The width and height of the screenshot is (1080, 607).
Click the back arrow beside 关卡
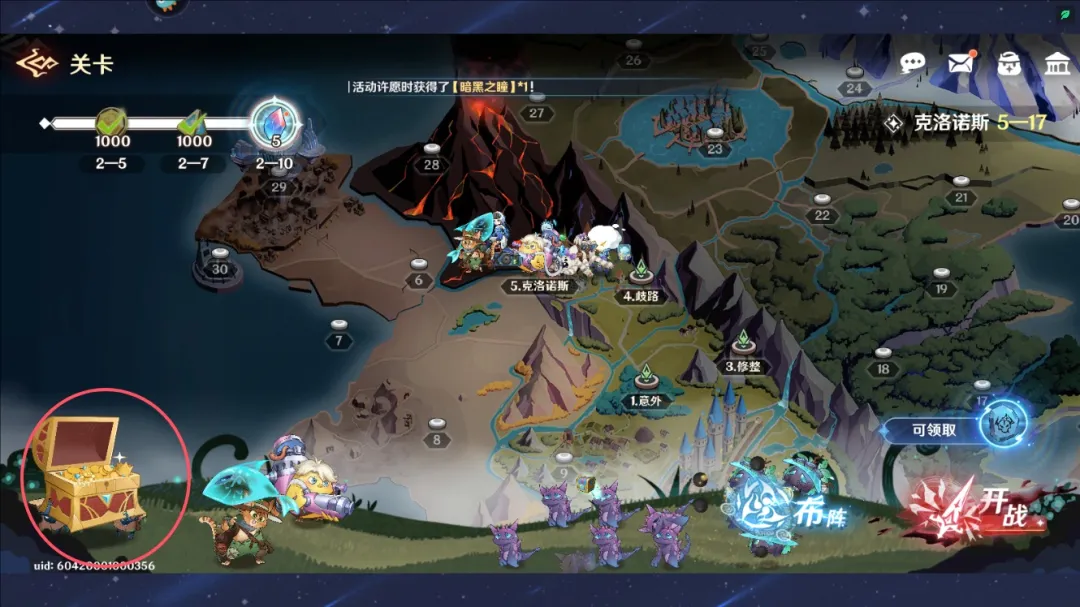36,64
